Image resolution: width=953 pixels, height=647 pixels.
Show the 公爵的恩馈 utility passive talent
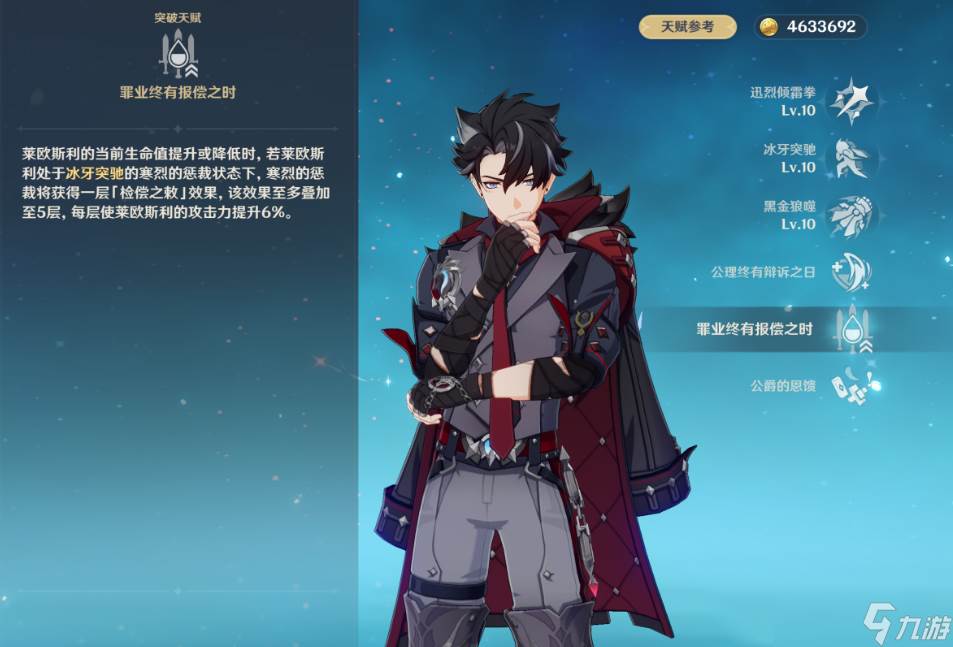851,385
